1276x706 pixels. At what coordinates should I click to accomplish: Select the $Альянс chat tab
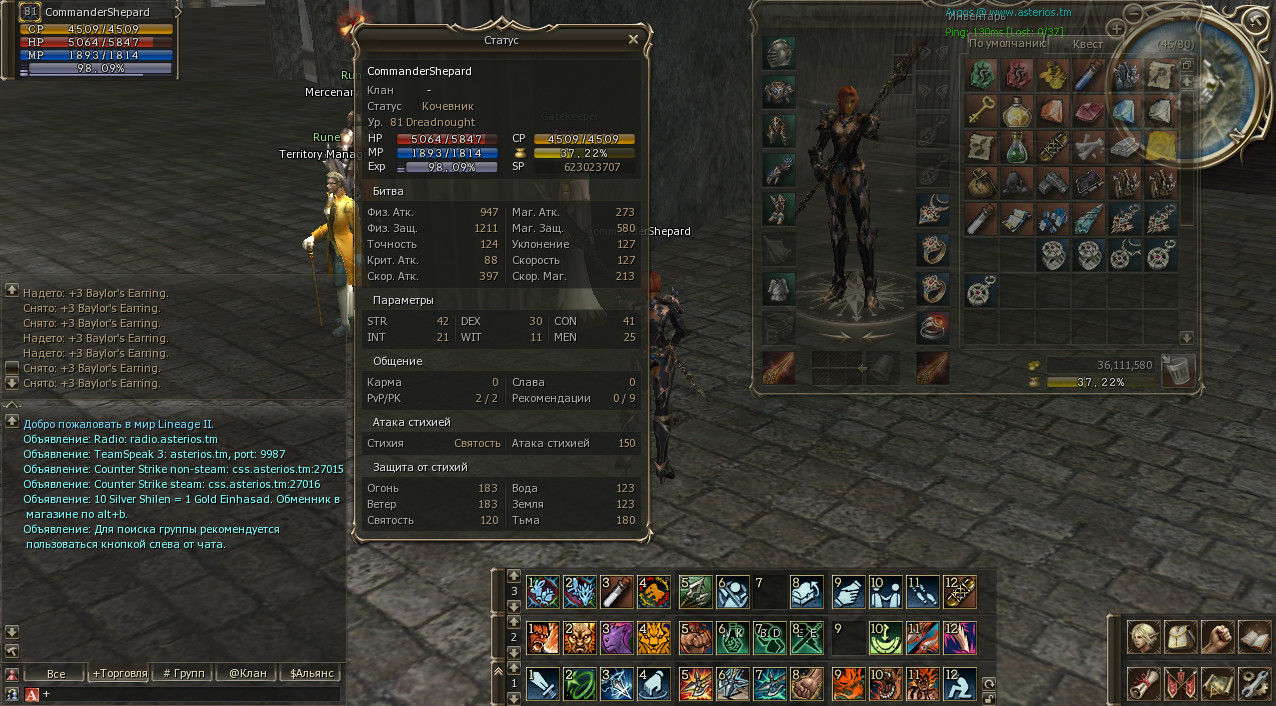[310, 673]
